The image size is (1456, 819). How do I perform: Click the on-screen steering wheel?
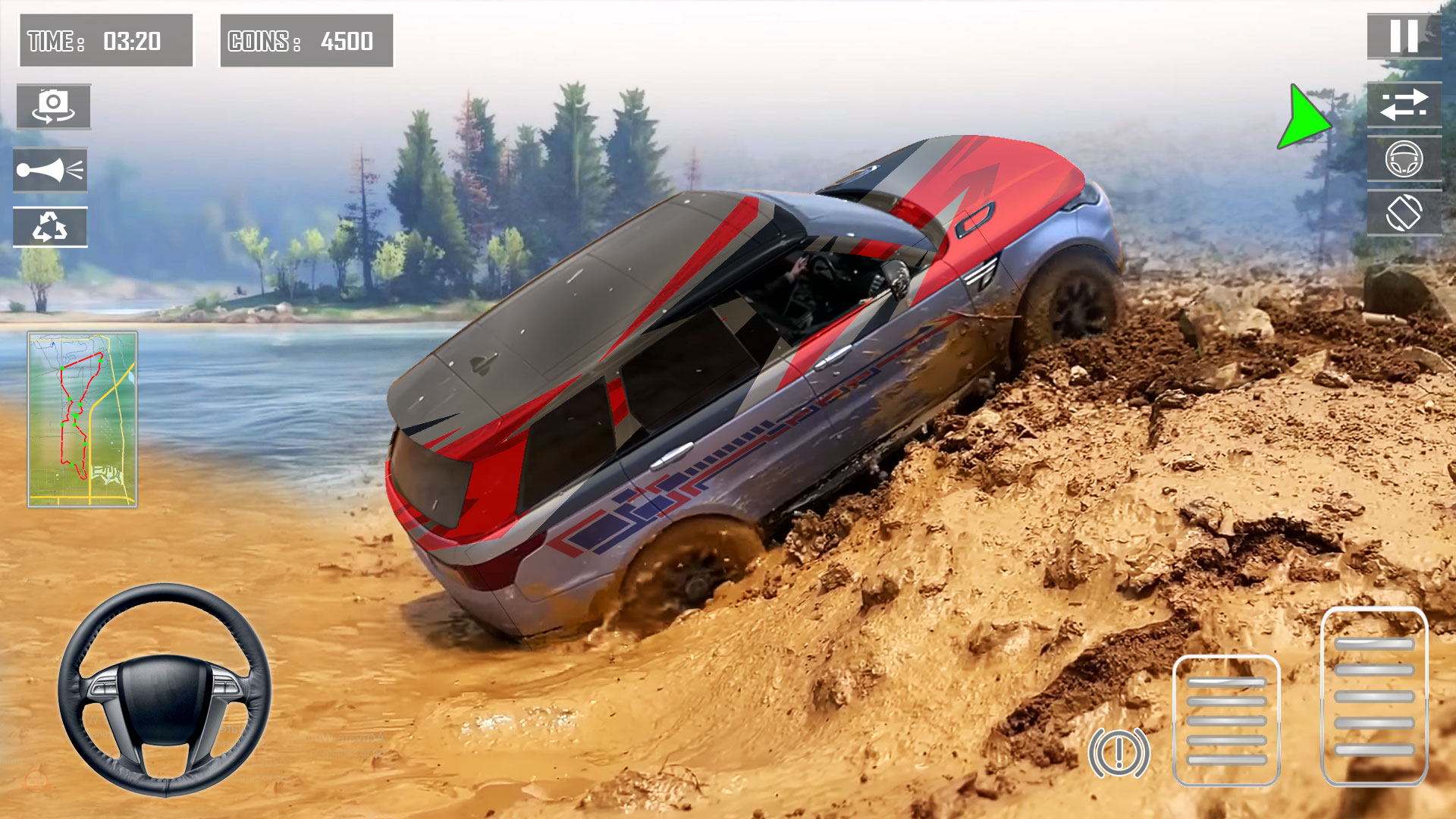(165, 689)
